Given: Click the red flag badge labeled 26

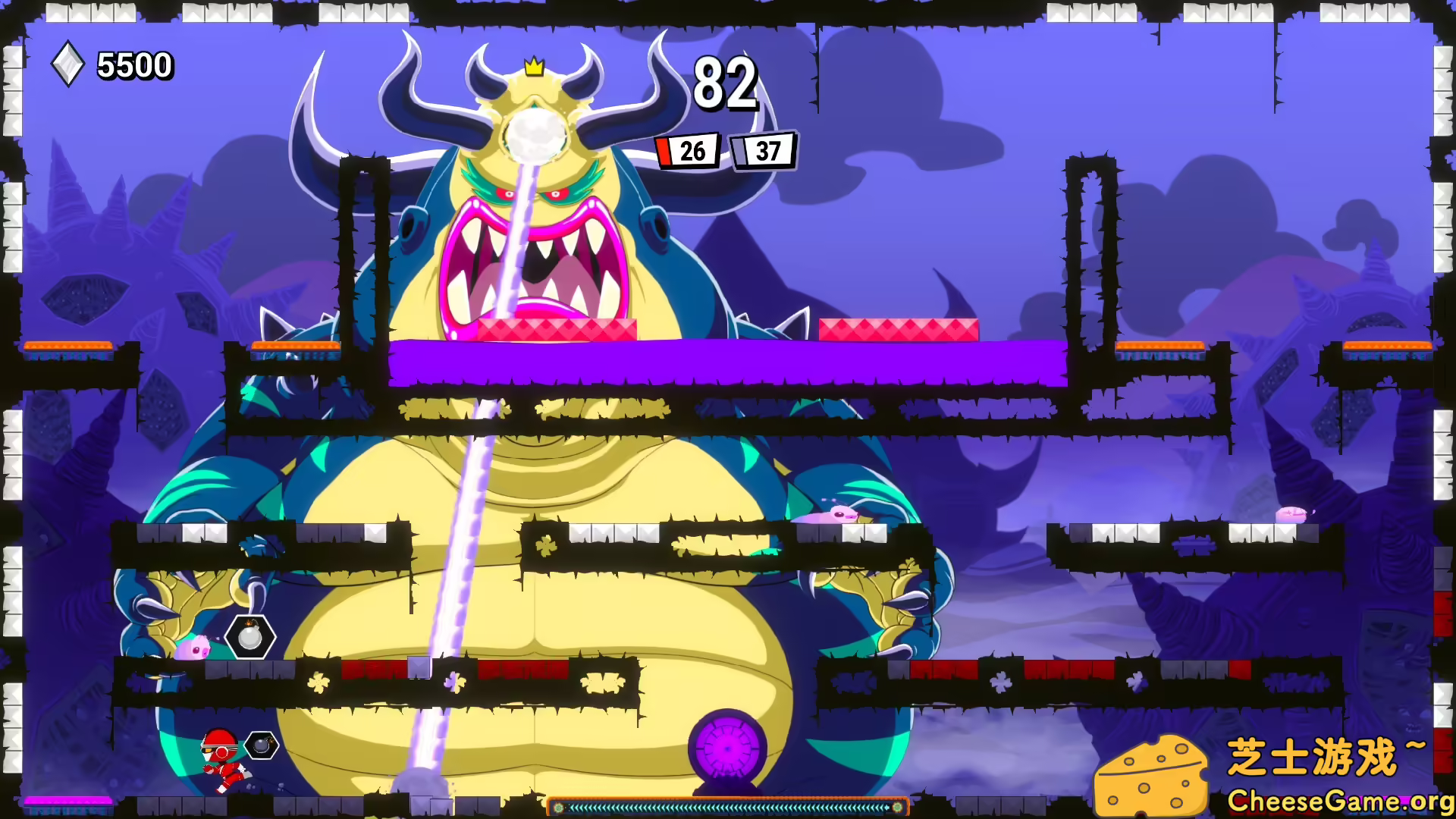Looking at the screenshot, I should tap(687, 151).
